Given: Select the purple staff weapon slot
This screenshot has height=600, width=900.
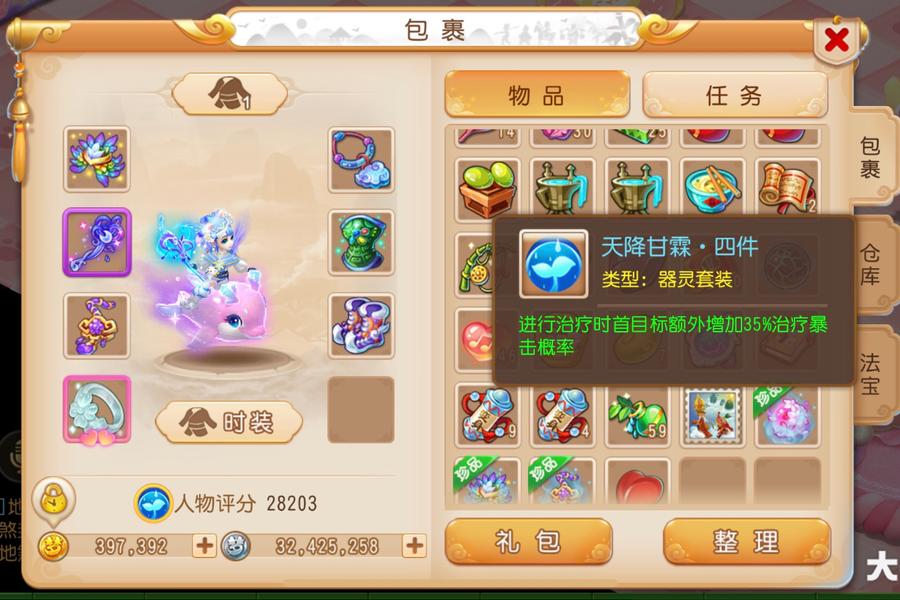Looking at the screenshot, I should (97, 242).
